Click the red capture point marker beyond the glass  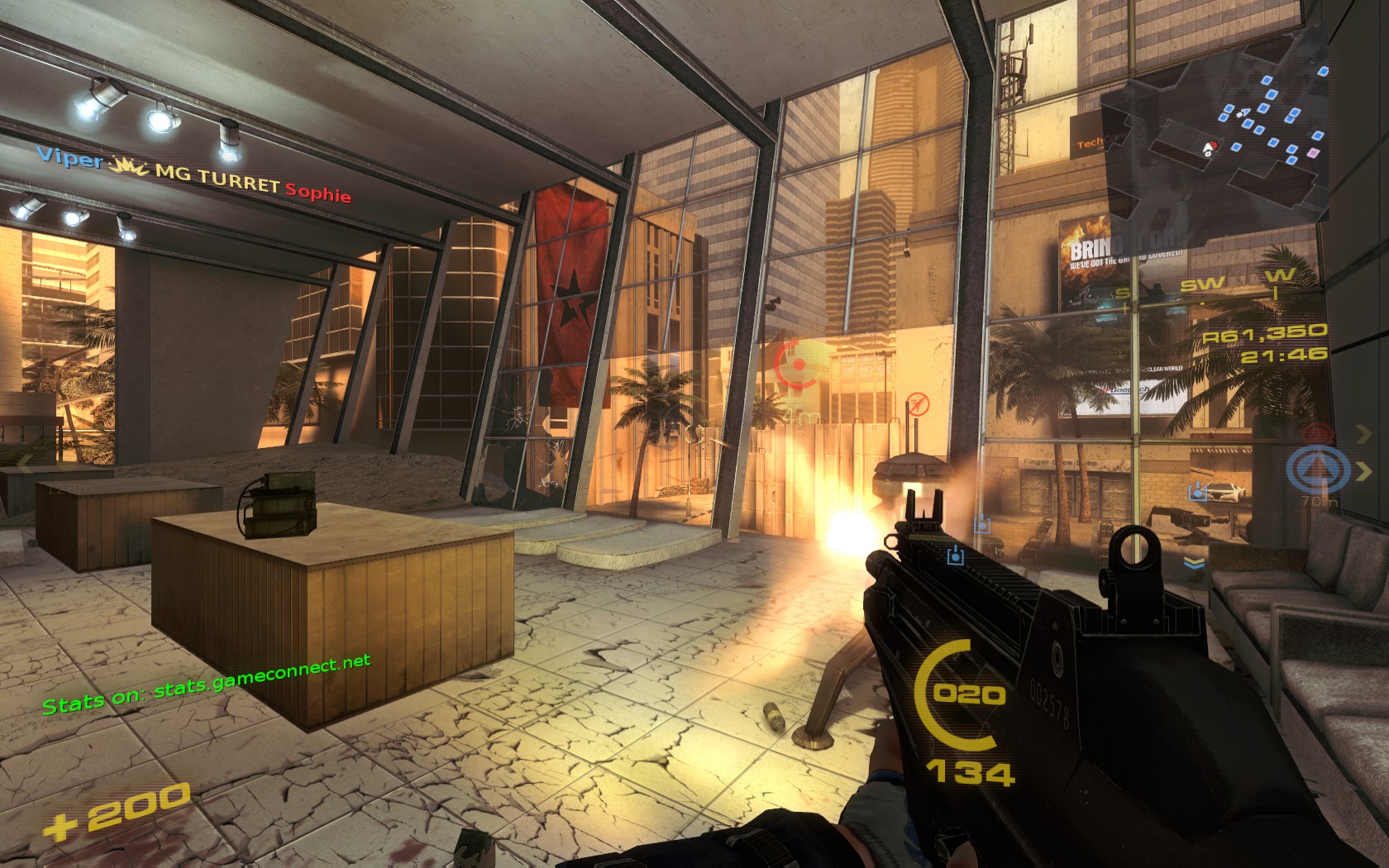point(796,364)
